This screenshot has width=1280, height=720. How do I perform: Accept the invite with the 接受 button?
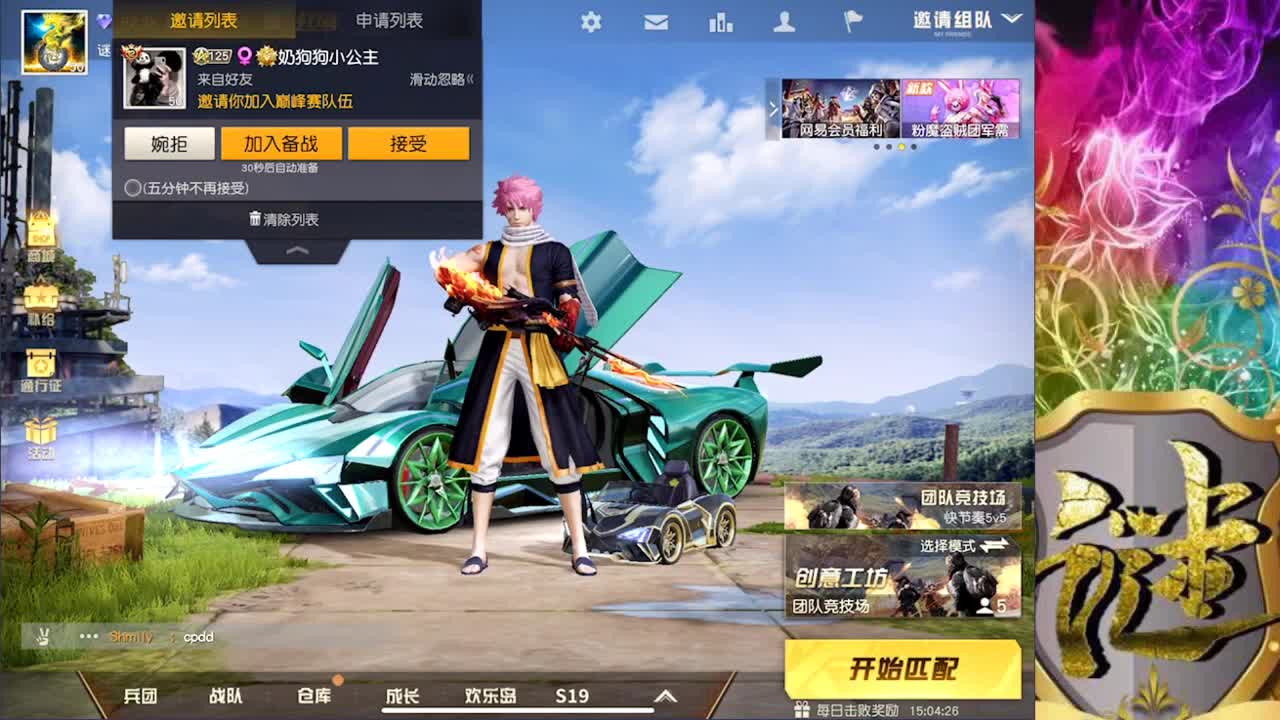(408, 143)
